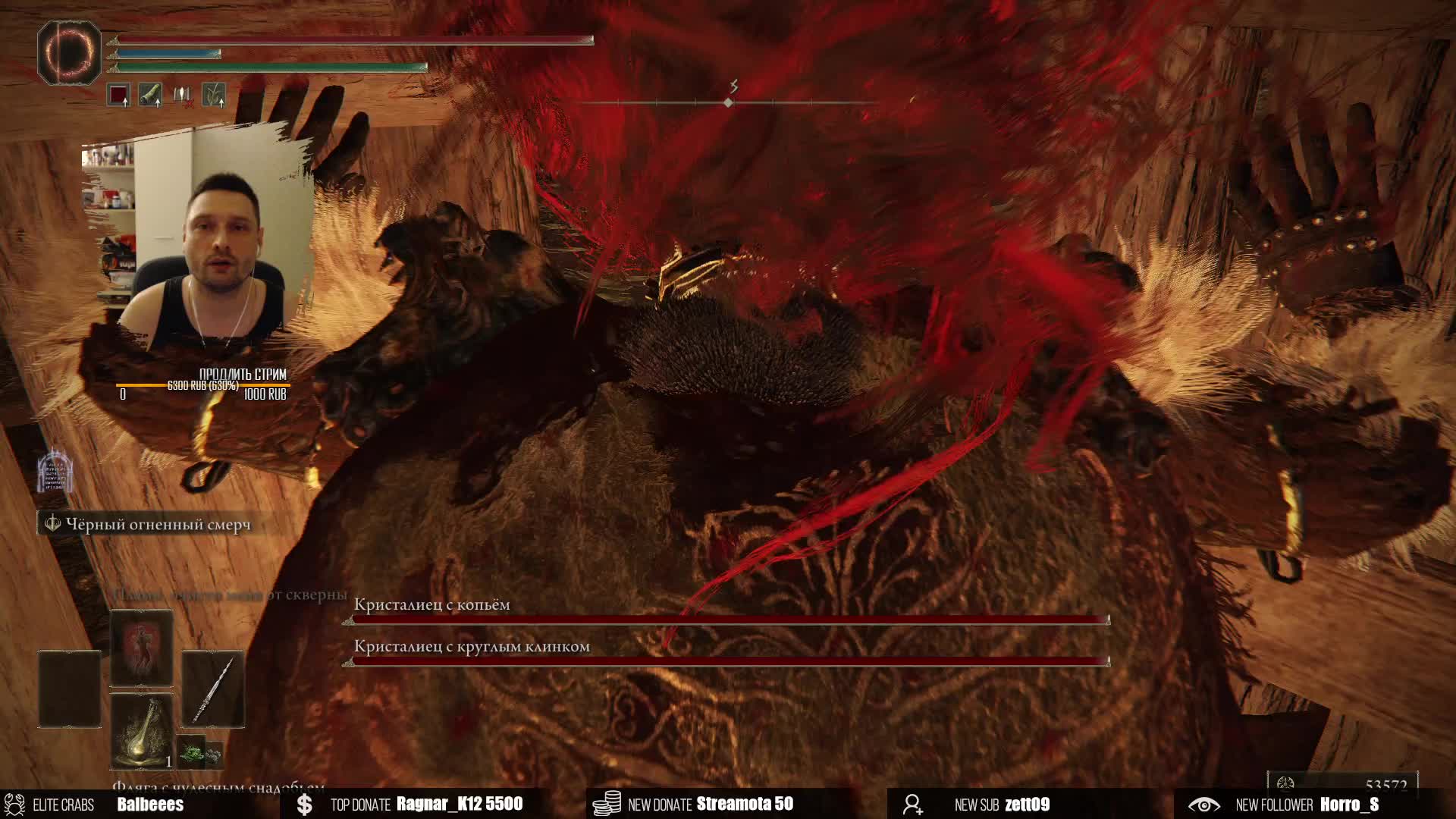Click the glowing ring emblem beside health bar
This screenshot has width=1456, height=819.
pyautogui.click(x=69, y=52)
